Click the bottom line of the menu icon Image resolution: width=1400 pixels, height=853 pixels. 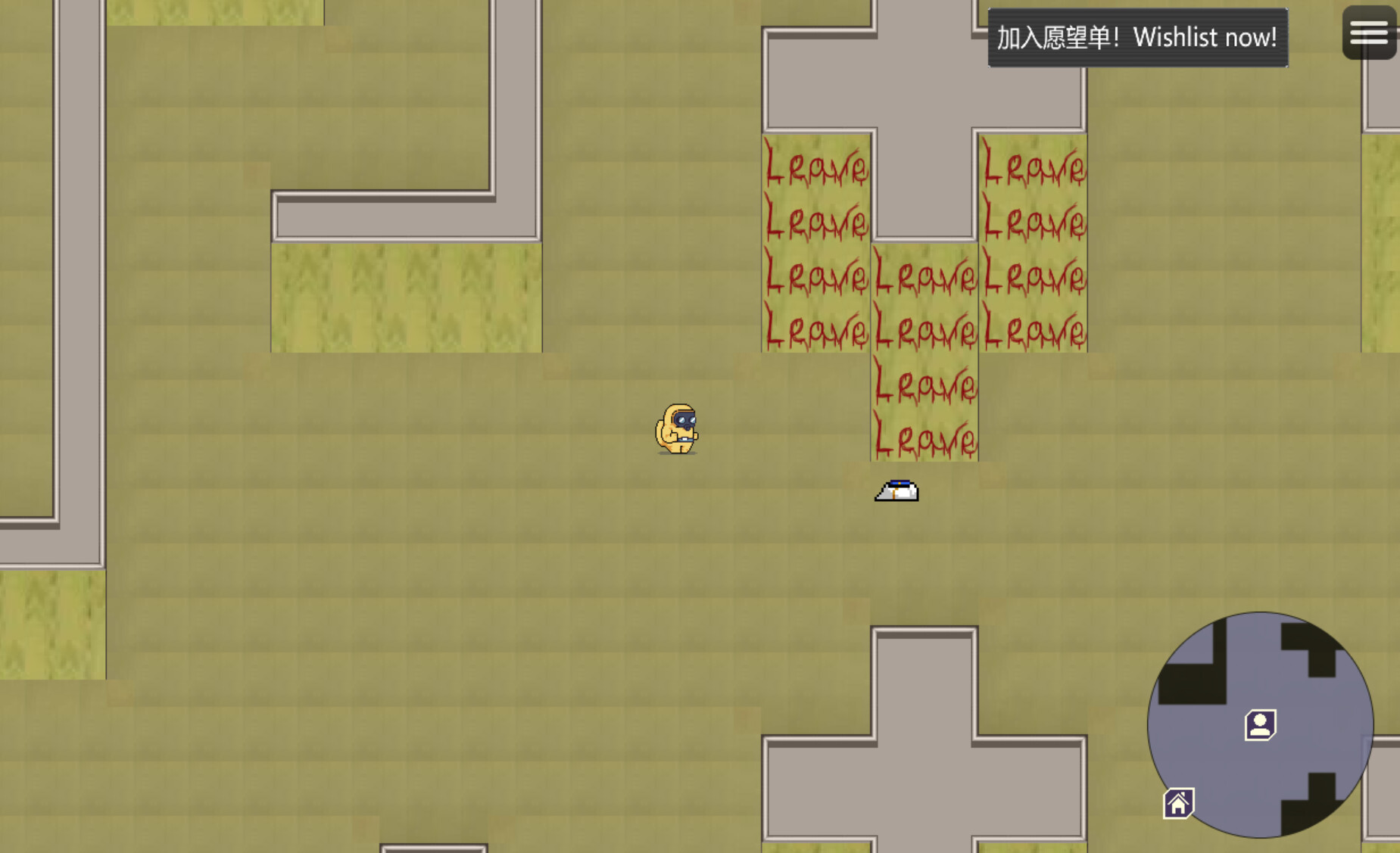coord(1369,42)
